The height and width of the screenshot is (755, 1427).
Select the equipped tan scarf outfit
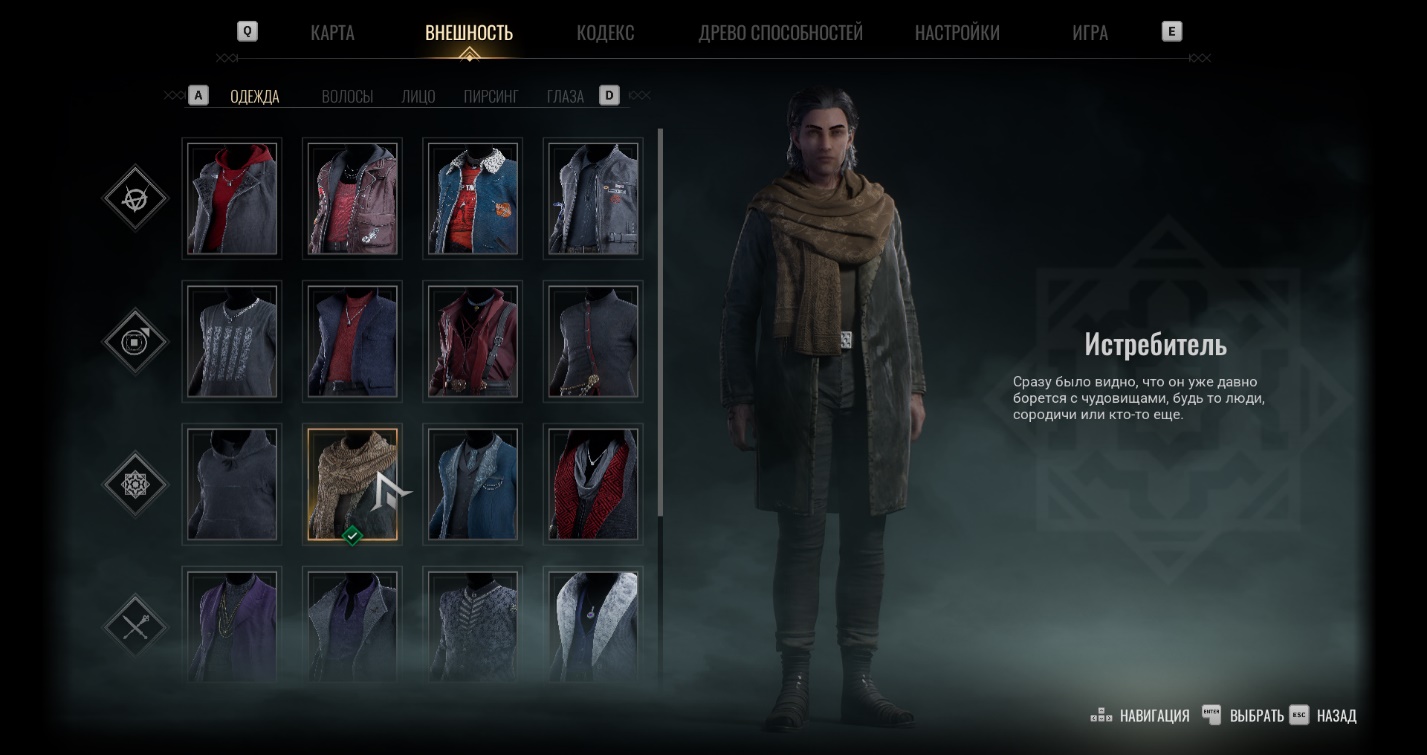(352, 484)
